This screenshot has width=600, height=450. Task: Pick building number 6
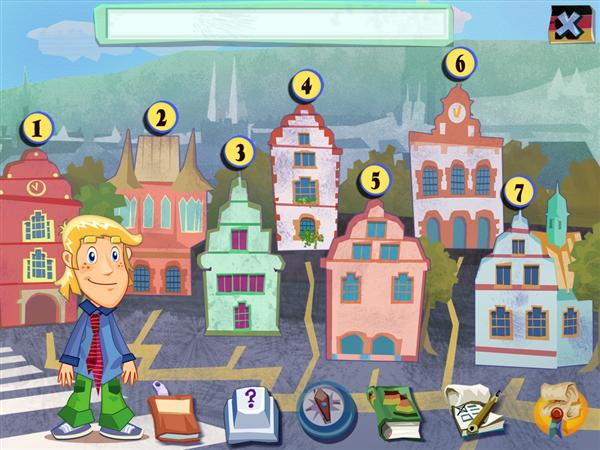click(459, 63)
